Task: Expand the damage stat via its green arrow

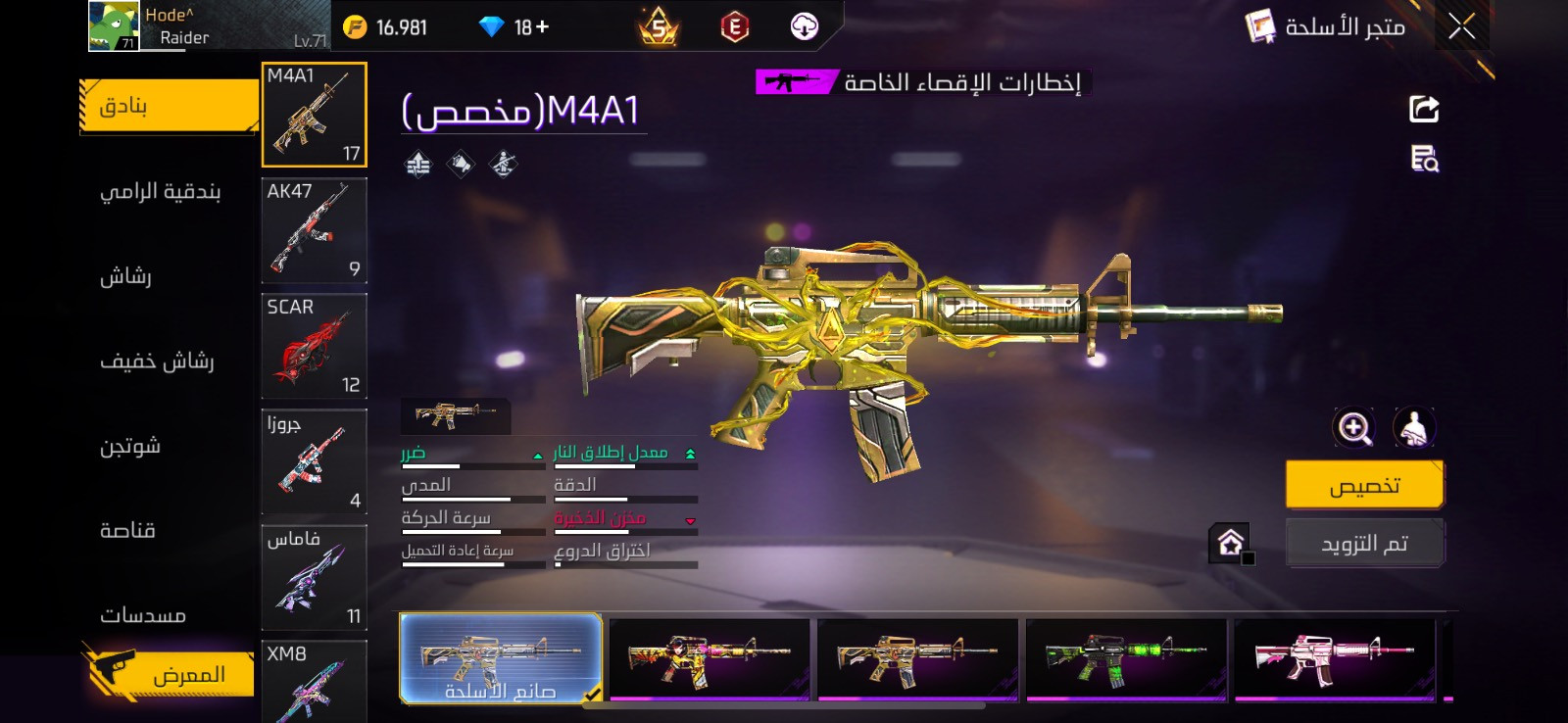Action: click(x=537, y=456)
